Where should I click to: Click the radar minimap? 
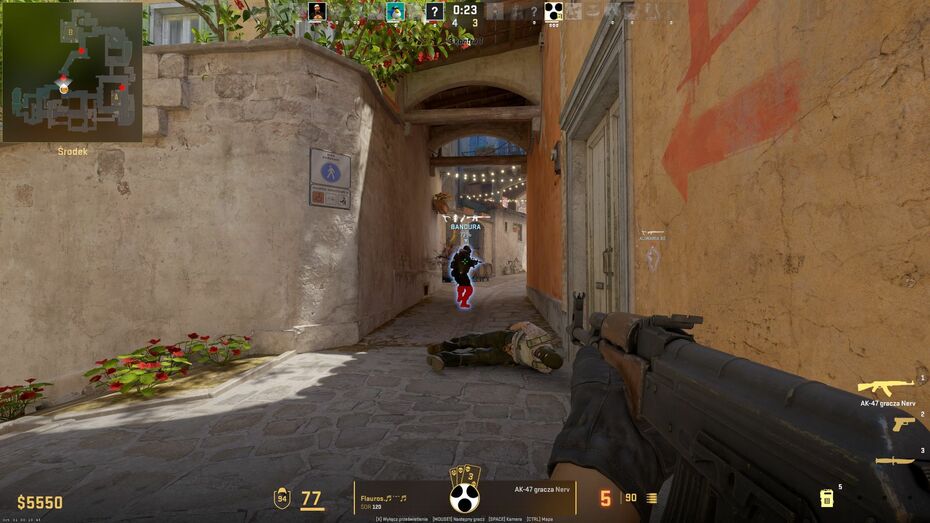point(71,71)
